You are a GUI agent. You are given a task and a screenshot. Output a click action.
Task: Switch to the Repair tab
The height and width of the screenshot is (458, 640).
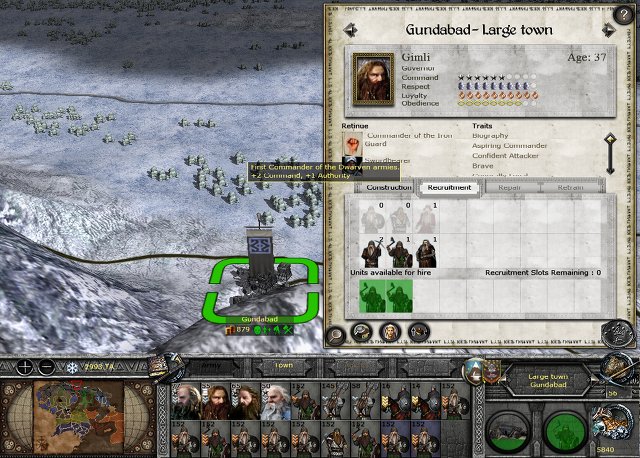(x=509, y=187)
